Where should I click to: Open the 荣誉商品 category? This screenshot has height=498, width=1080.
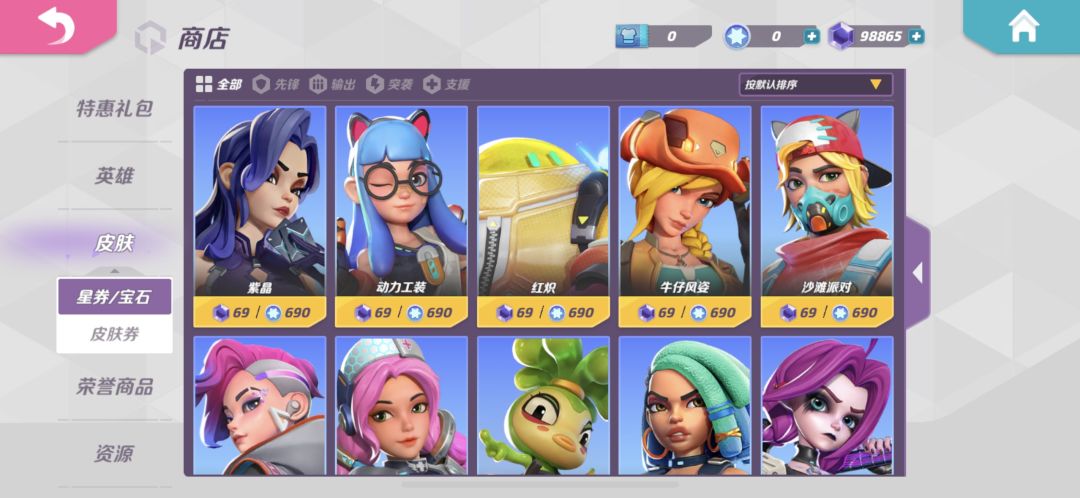click(x=114, y=386)
